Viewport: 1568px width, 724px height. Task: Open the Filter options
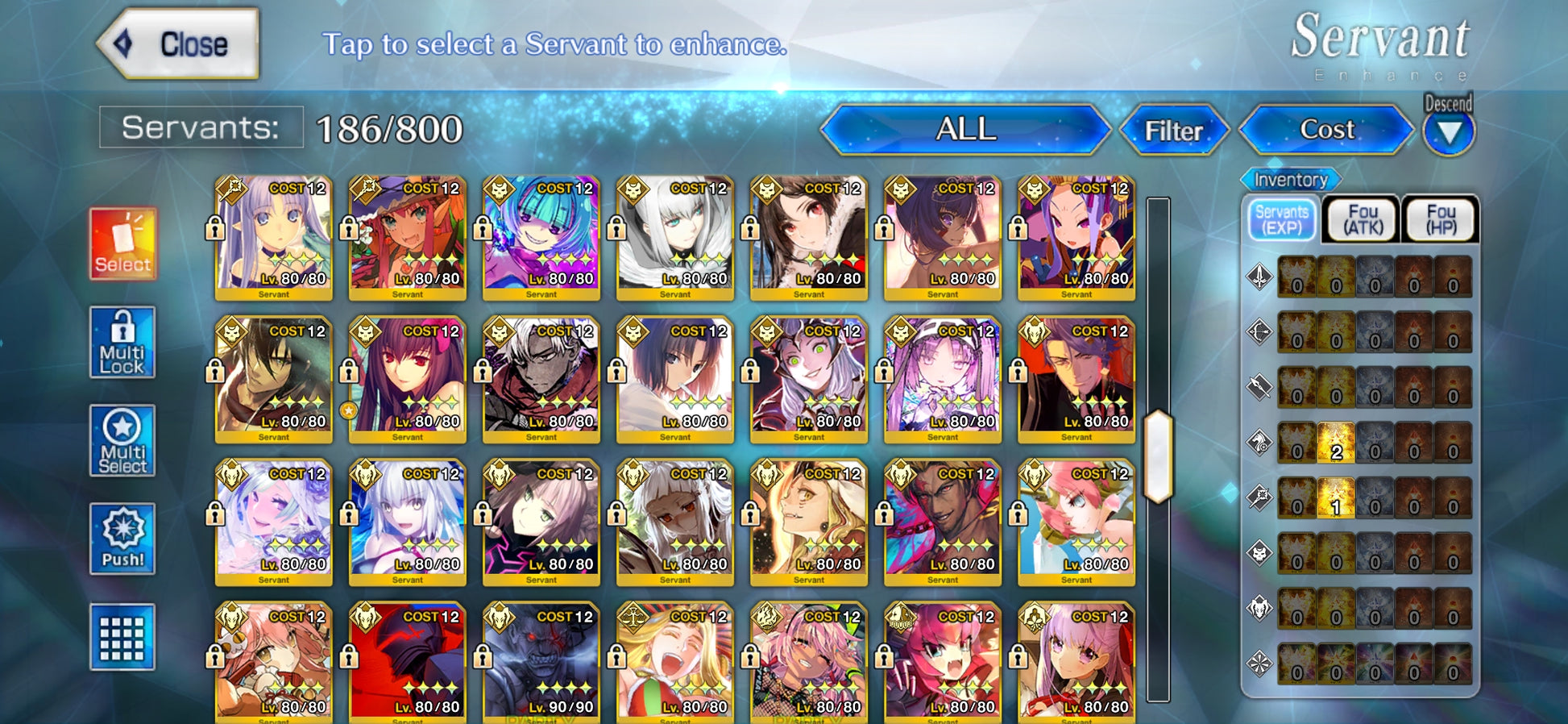pos(1173,131)
